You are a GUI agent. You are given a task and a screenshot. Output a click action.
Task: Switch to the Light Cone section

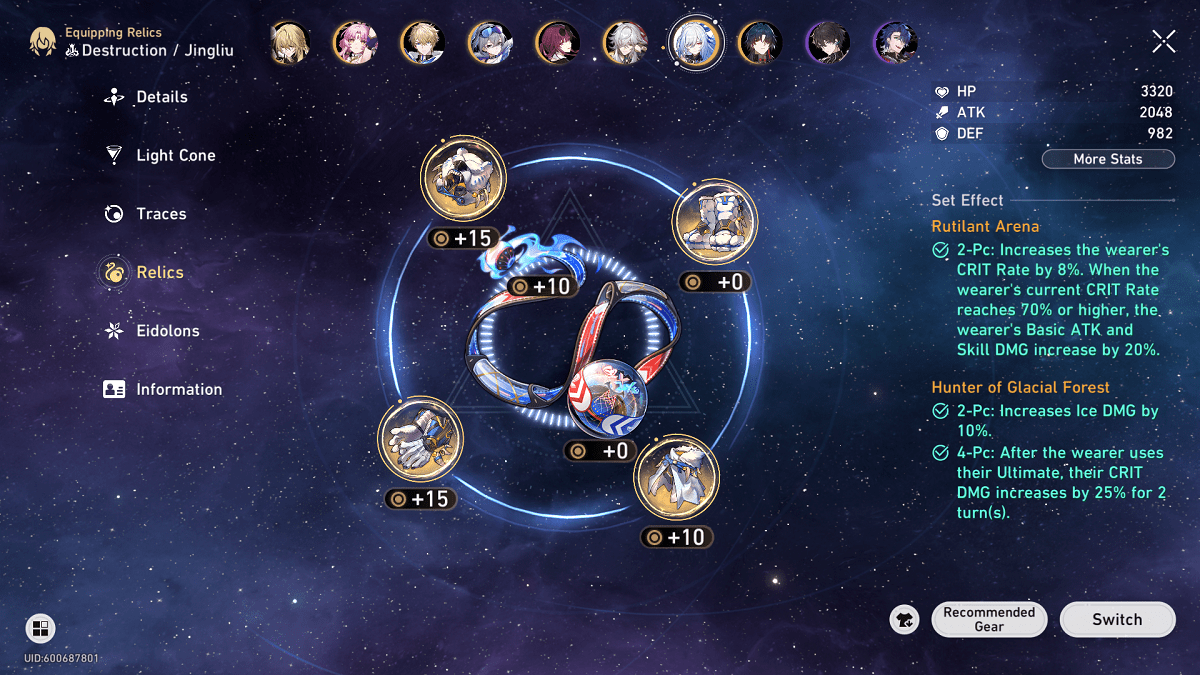tap(175, 155)
